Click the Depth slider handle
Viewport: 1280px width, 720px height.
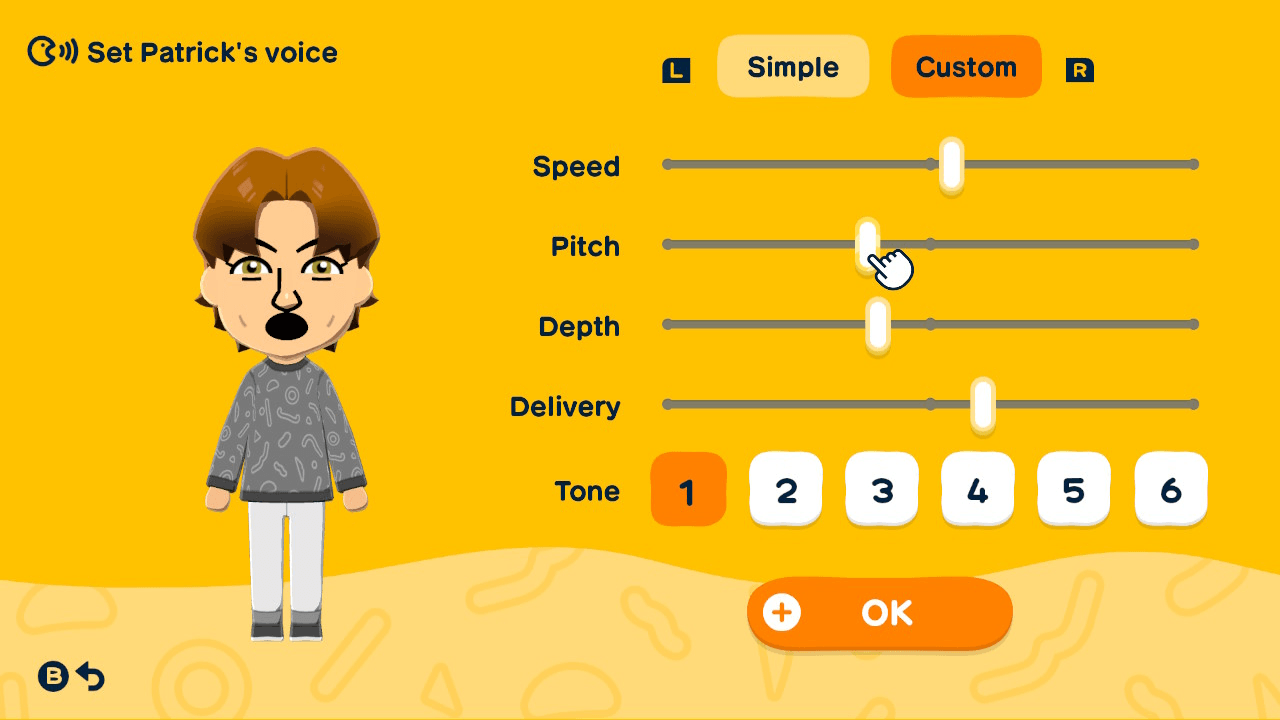(877, 324)
